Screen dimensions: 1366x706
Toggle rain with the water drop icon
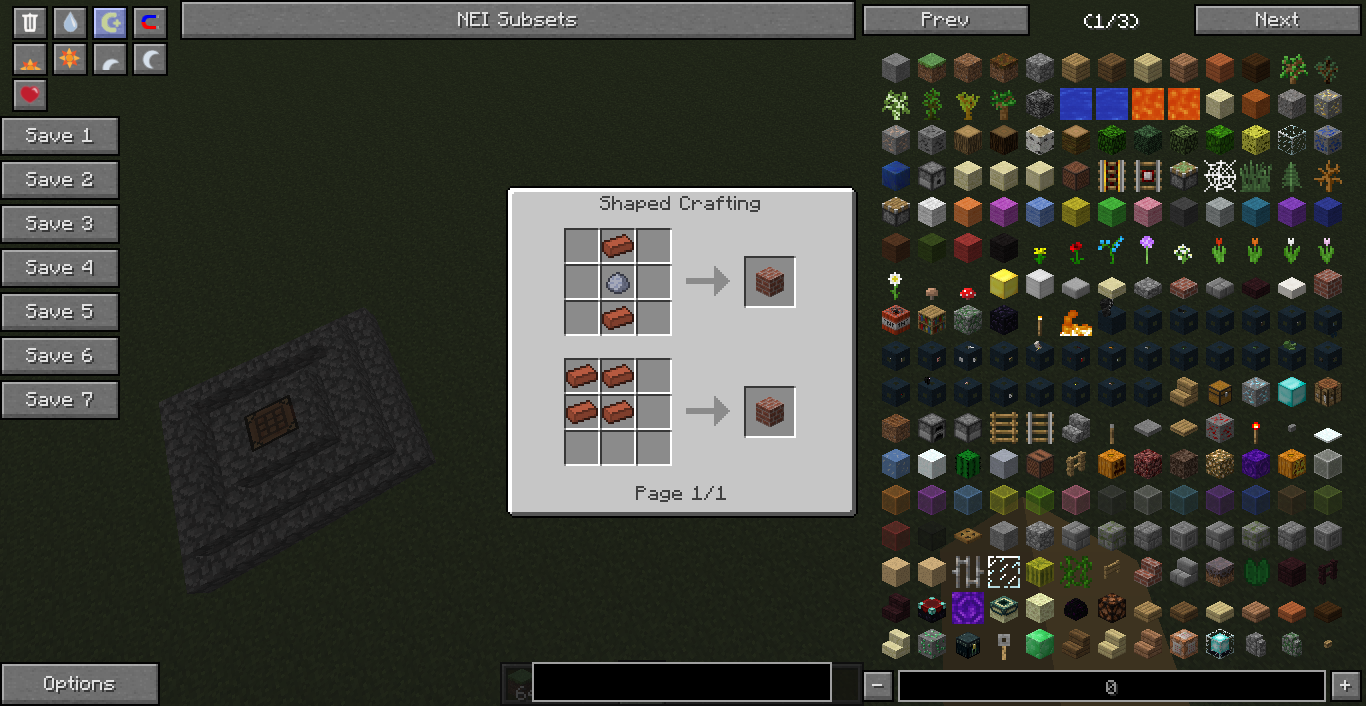point(70,23)
